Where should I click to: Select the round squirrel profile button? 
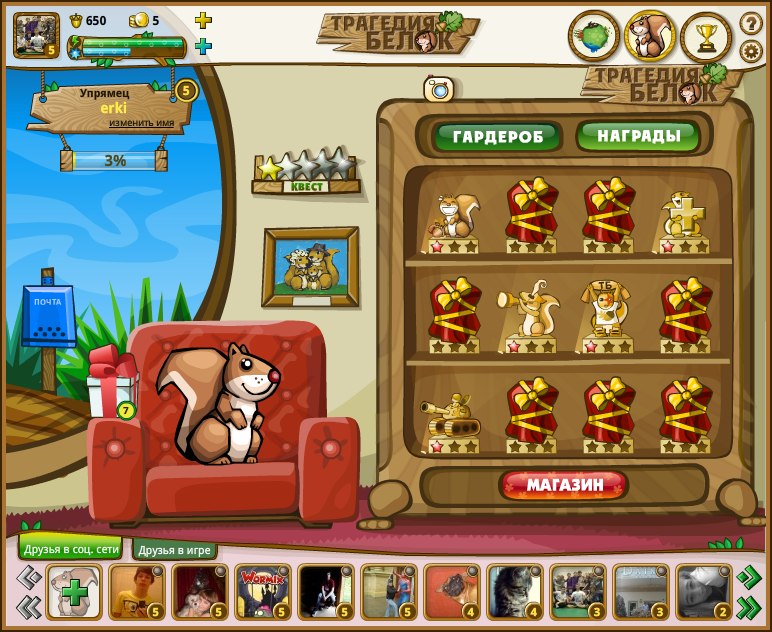pos(650,37)
